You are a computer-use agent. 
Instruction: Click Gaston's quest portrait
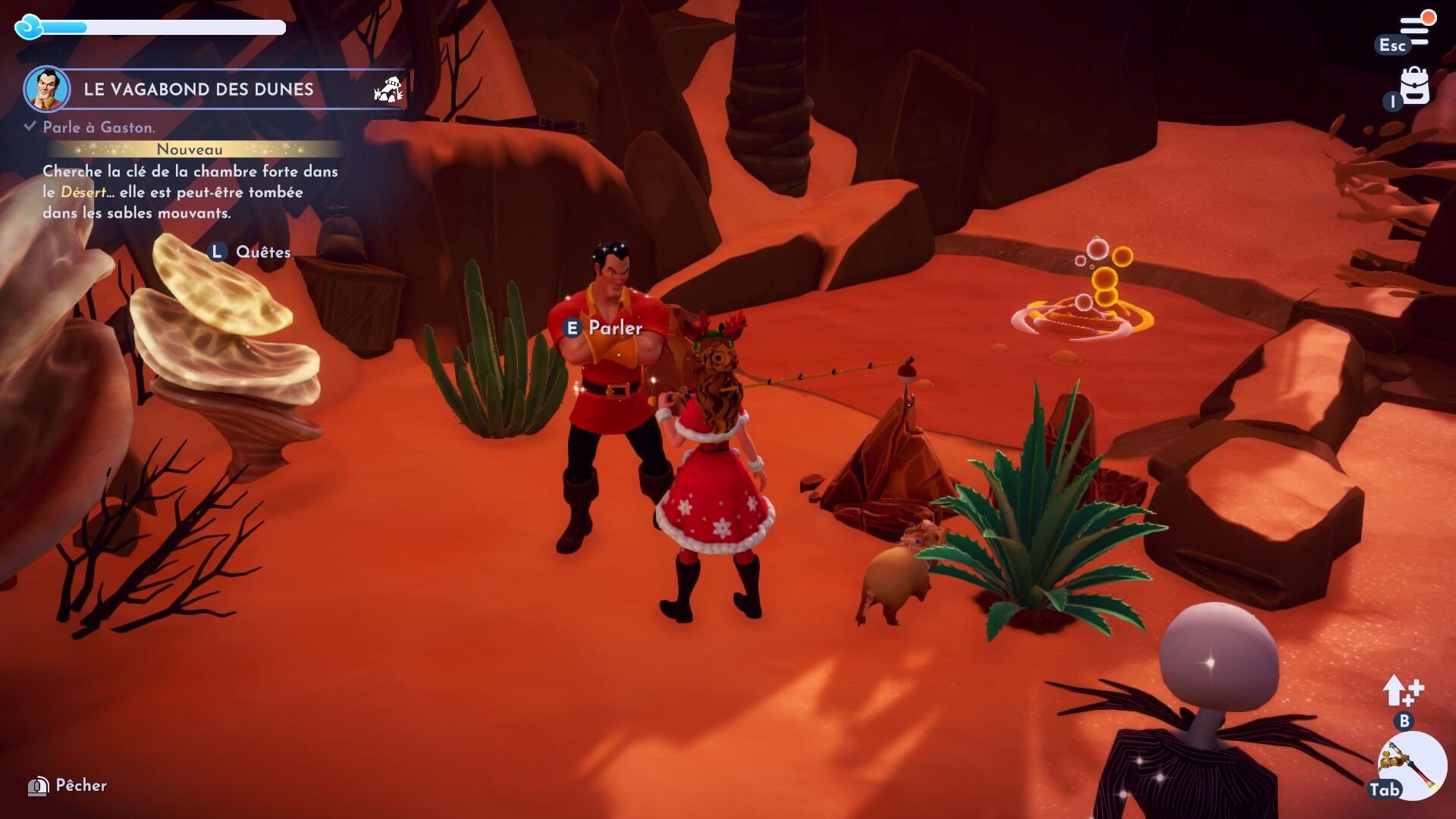tap(47, 89)
